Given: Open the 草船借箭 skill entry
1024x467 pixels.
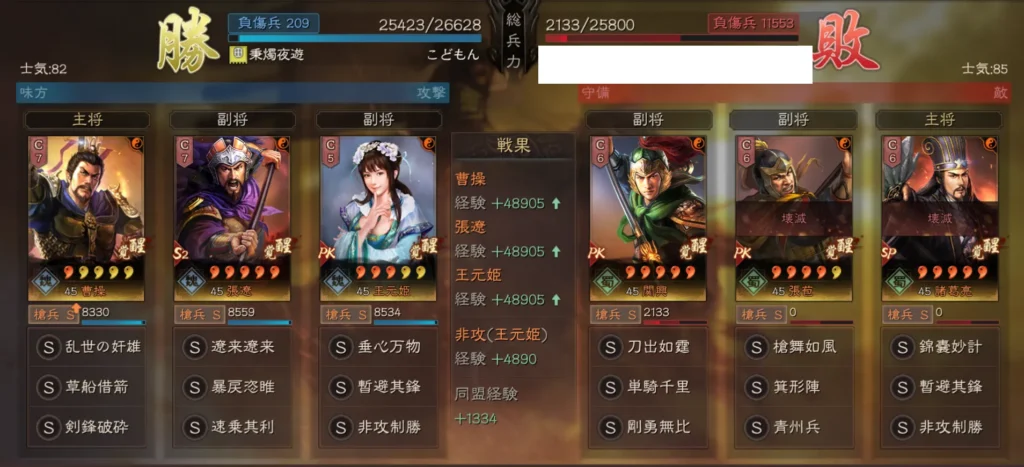Looking at the screenshot, I should coord(86,387).
